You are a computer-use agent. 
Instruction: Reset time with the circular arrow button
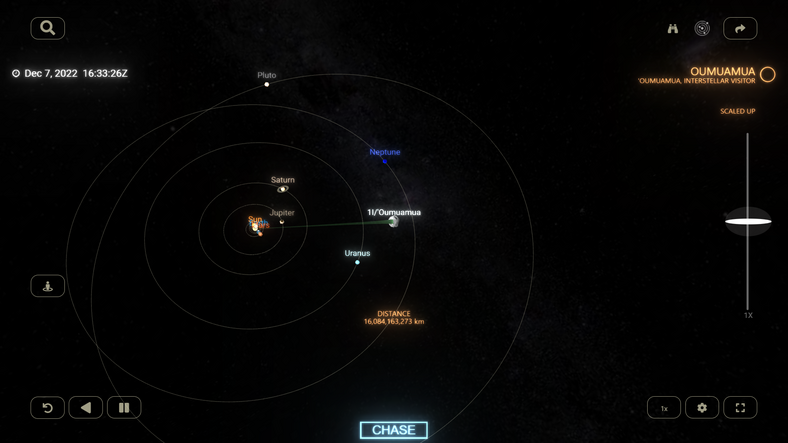pos(47,407)
